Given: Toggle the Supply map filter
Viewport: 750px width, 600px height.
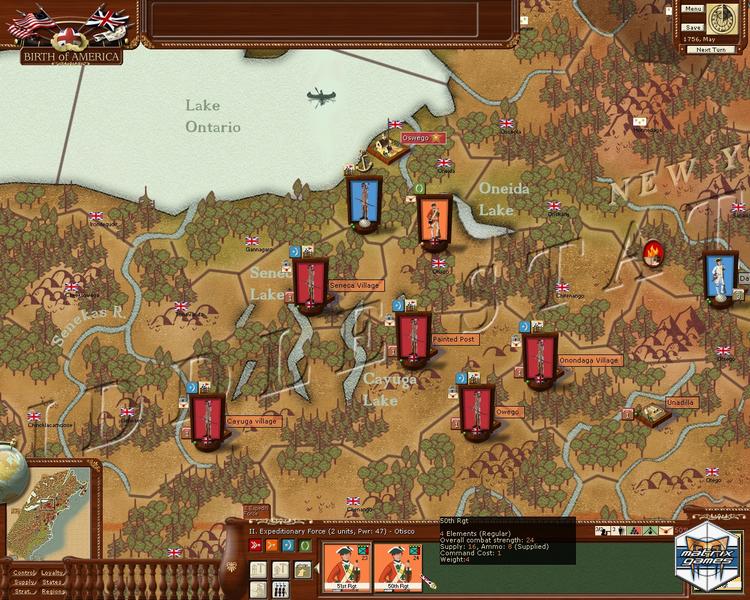Looking at the screenshot, I should tap(23, 582).
